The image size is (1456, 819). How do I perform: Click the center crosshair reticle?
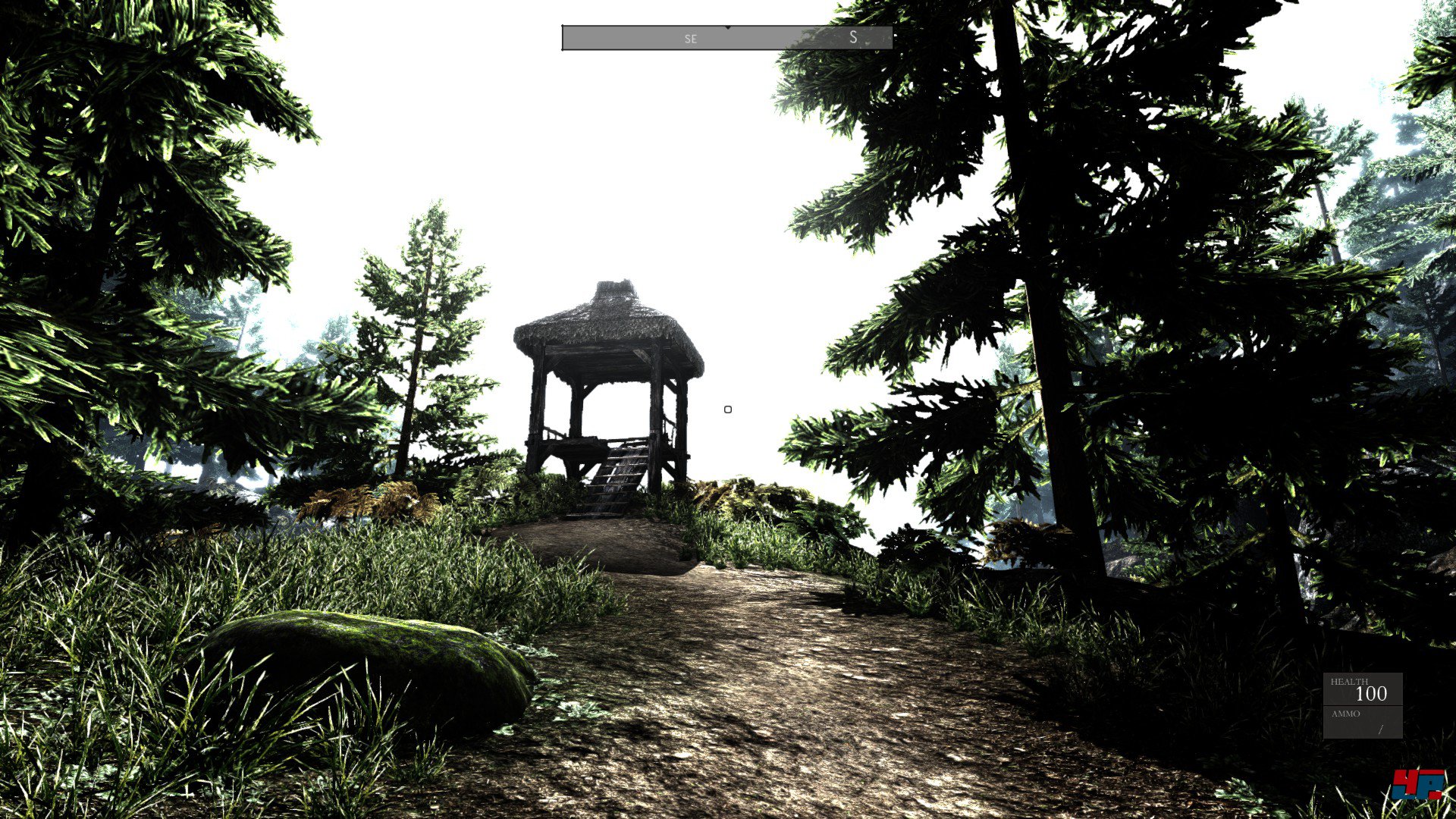click(728, 409)
